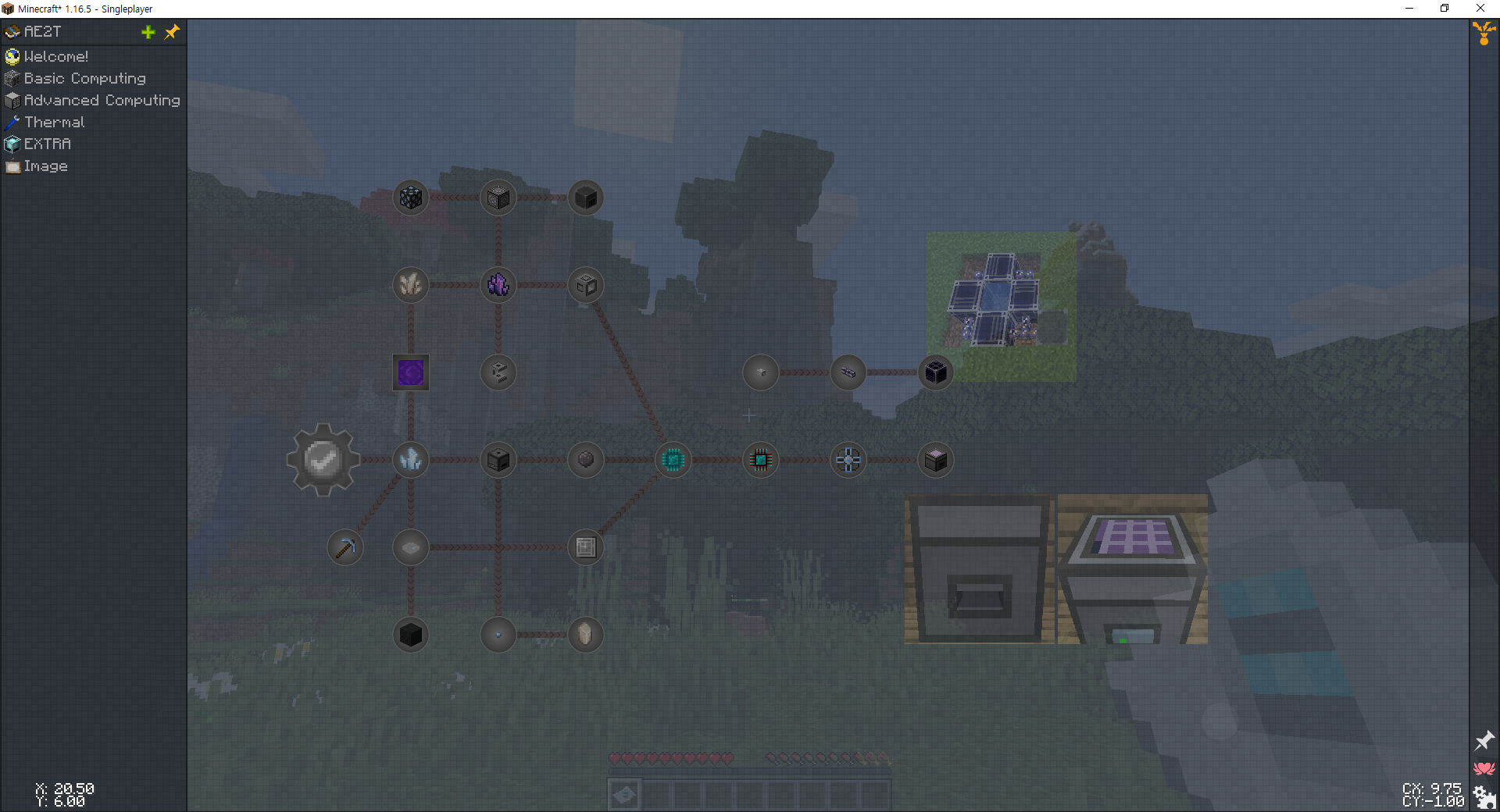The width and height of the screenshot is (1500, 812).
Task: Toggle the pin icon beside the AE2T title
Action: pos(172,32)
